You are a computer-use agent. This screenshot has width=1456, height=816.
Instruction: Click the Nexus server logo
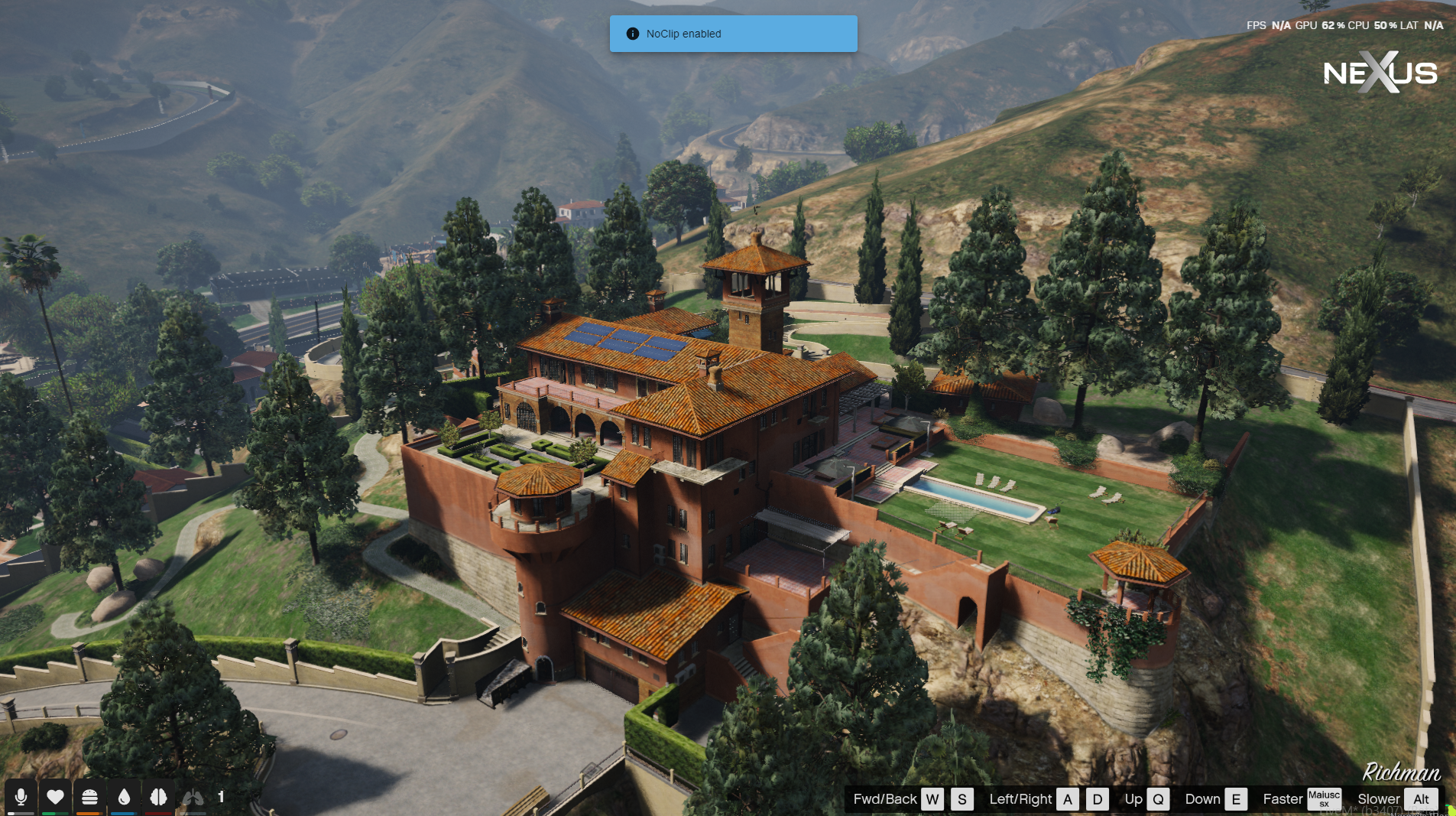pyautogui.click(x=1380, y=73)
